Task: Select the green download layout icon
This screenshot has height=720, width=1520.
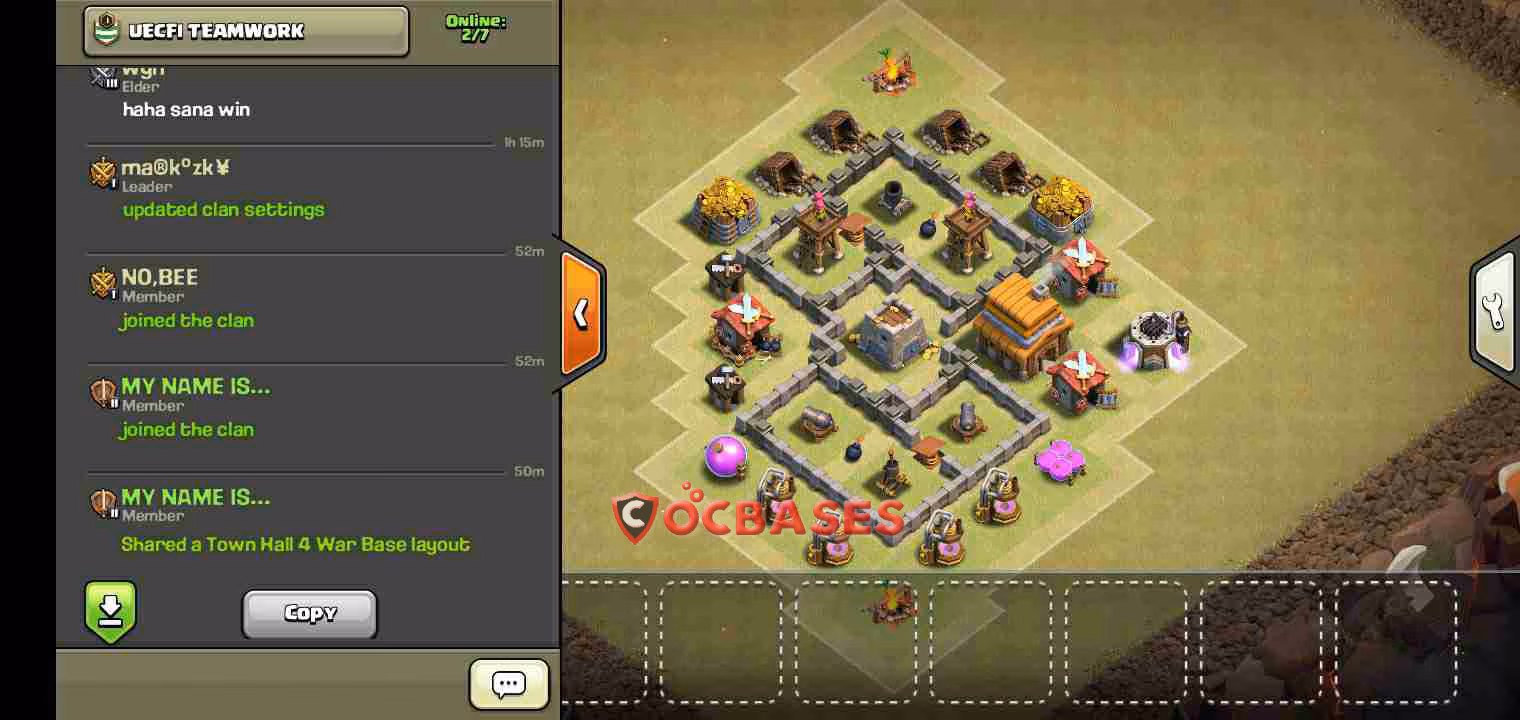Action: point(110,612)
